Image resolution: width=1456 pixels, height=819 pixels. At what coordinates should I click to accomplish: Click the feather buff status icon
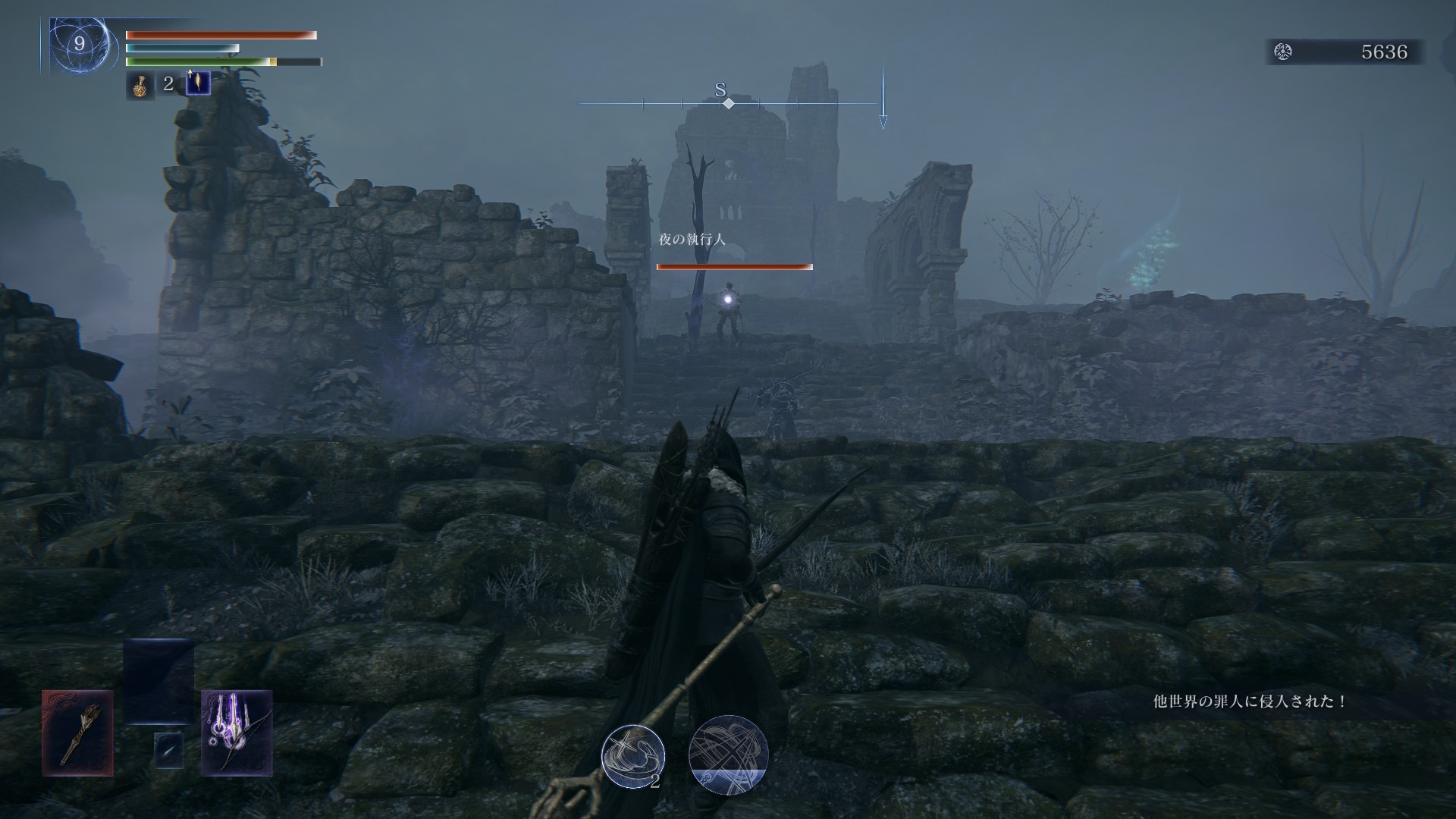coord(198,83)
